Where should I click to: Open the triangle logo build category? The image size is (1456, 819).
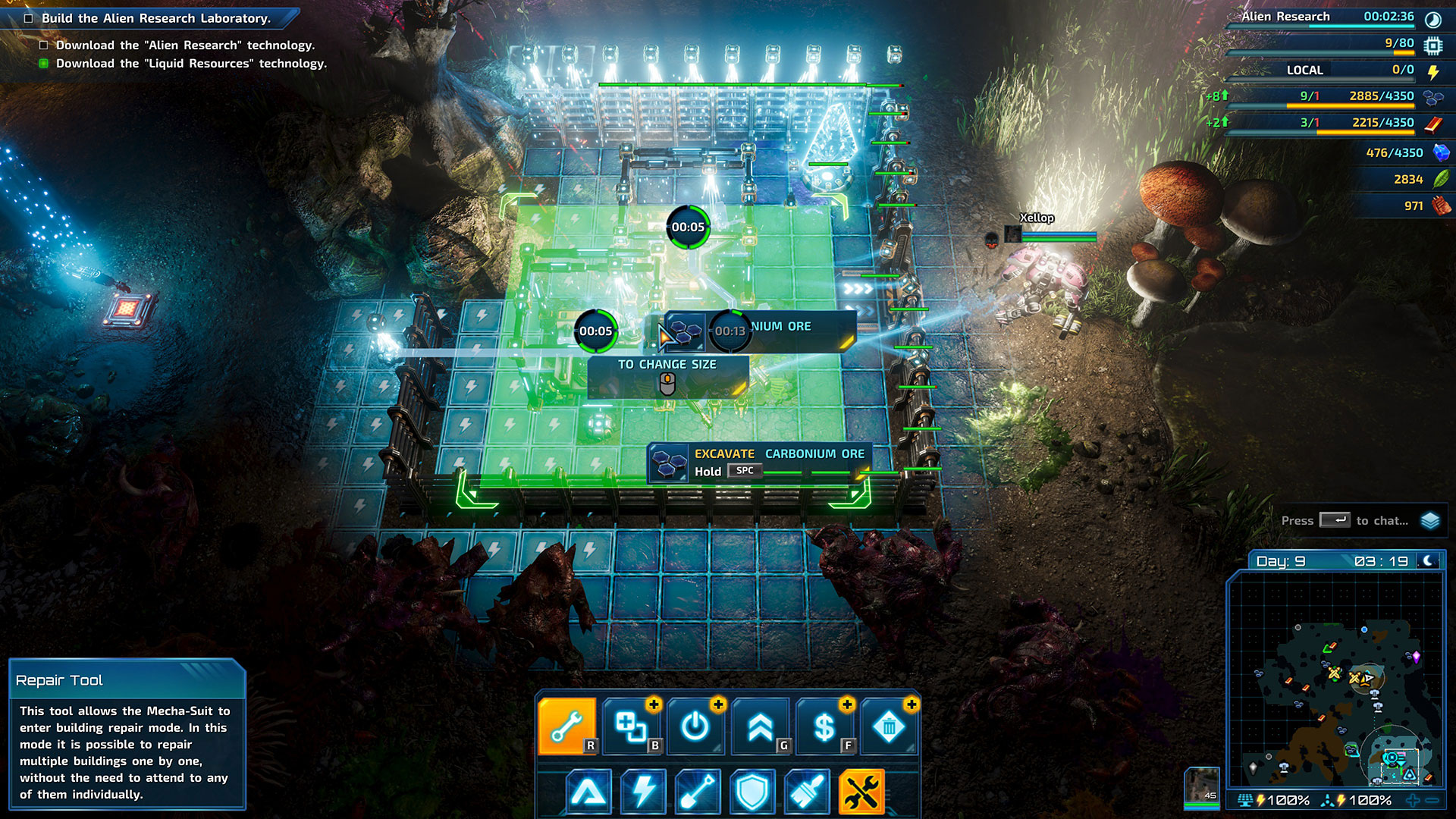click(x=588, y=792)
